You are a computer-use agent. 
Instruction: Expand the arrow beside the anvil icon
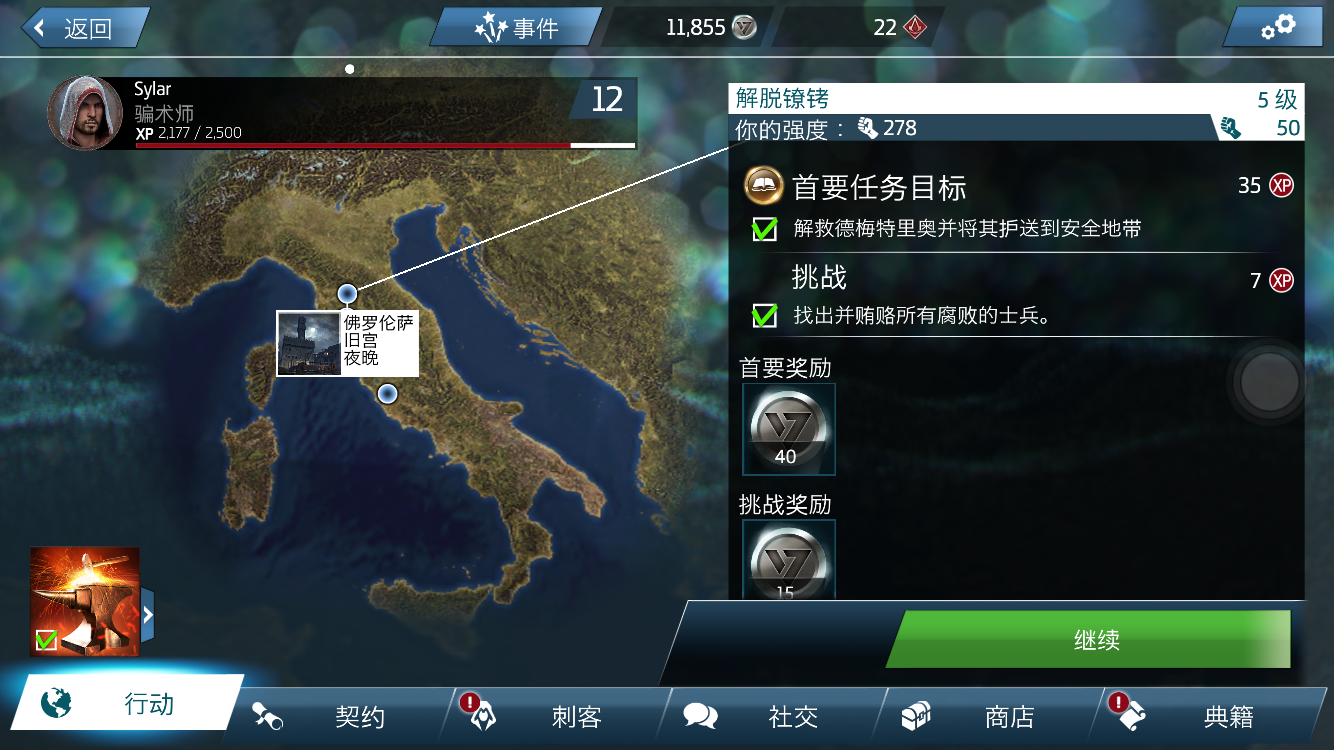pyautogui.click(x=148, y=614)
